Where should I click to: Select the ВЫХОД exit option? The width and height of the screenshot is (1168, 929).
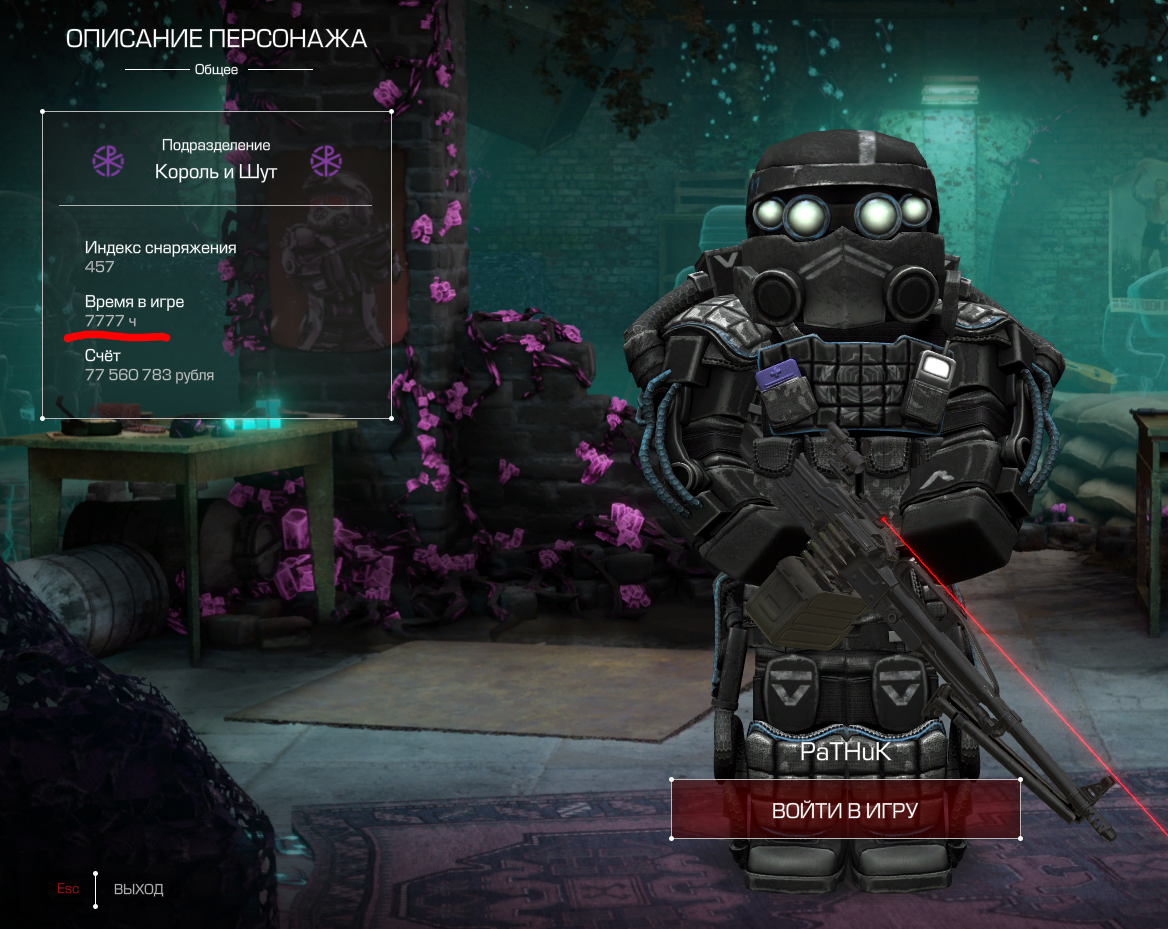138,889
